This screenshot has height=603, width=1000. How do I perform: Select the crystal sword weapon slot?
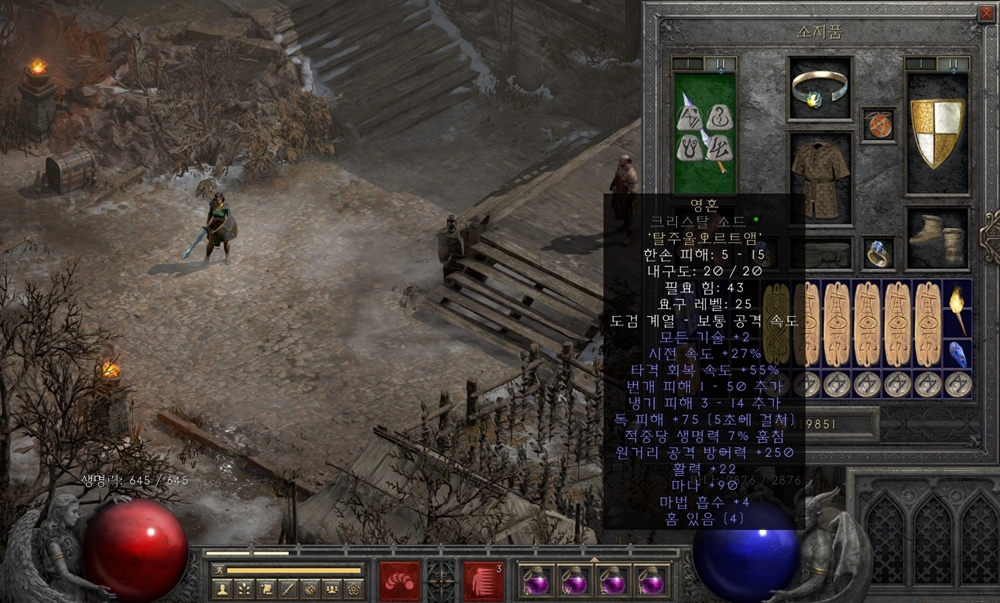704,132
